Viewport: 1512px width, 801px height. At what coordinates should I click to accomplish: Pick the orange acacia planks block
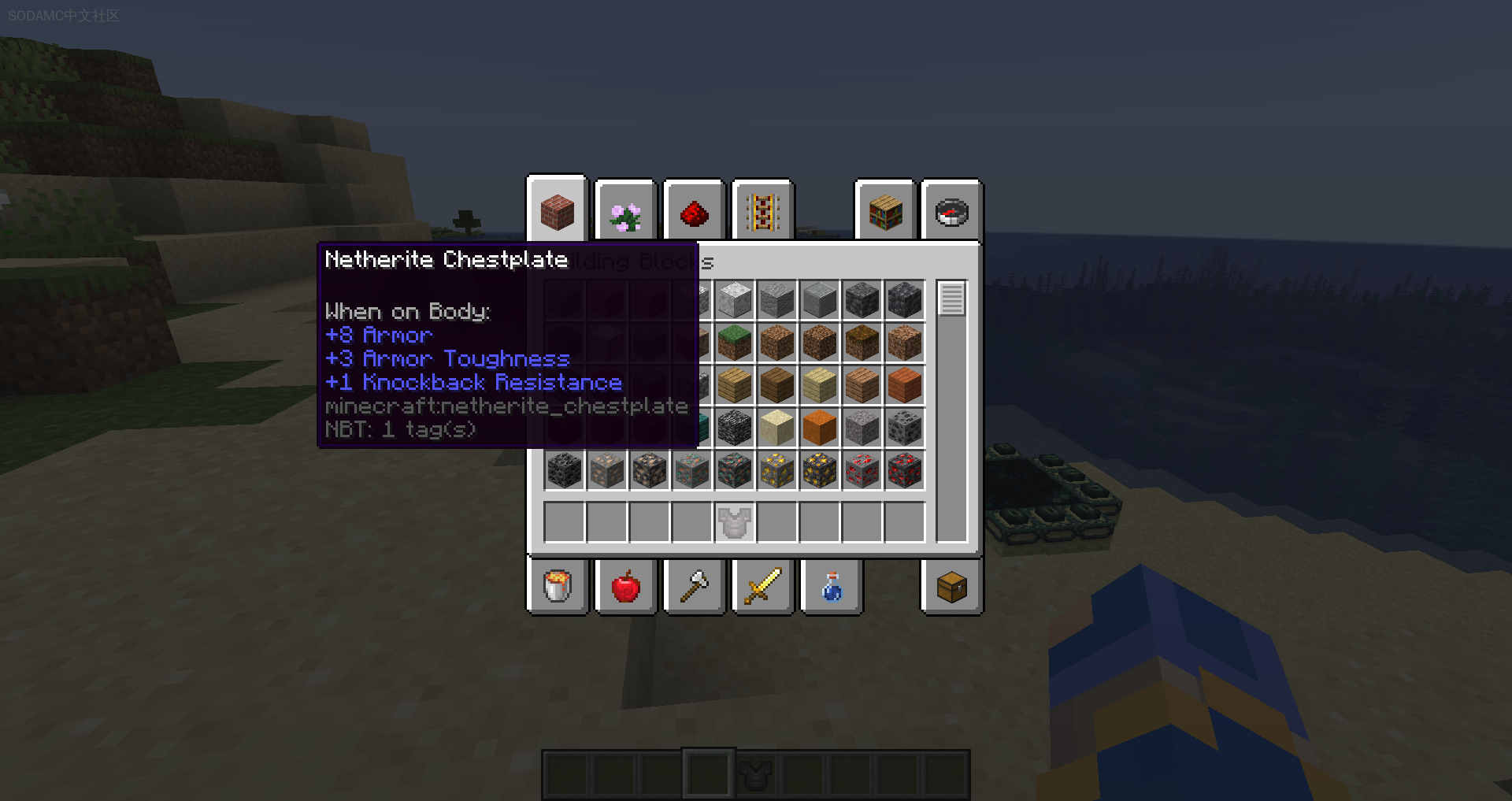pos(904,385)
